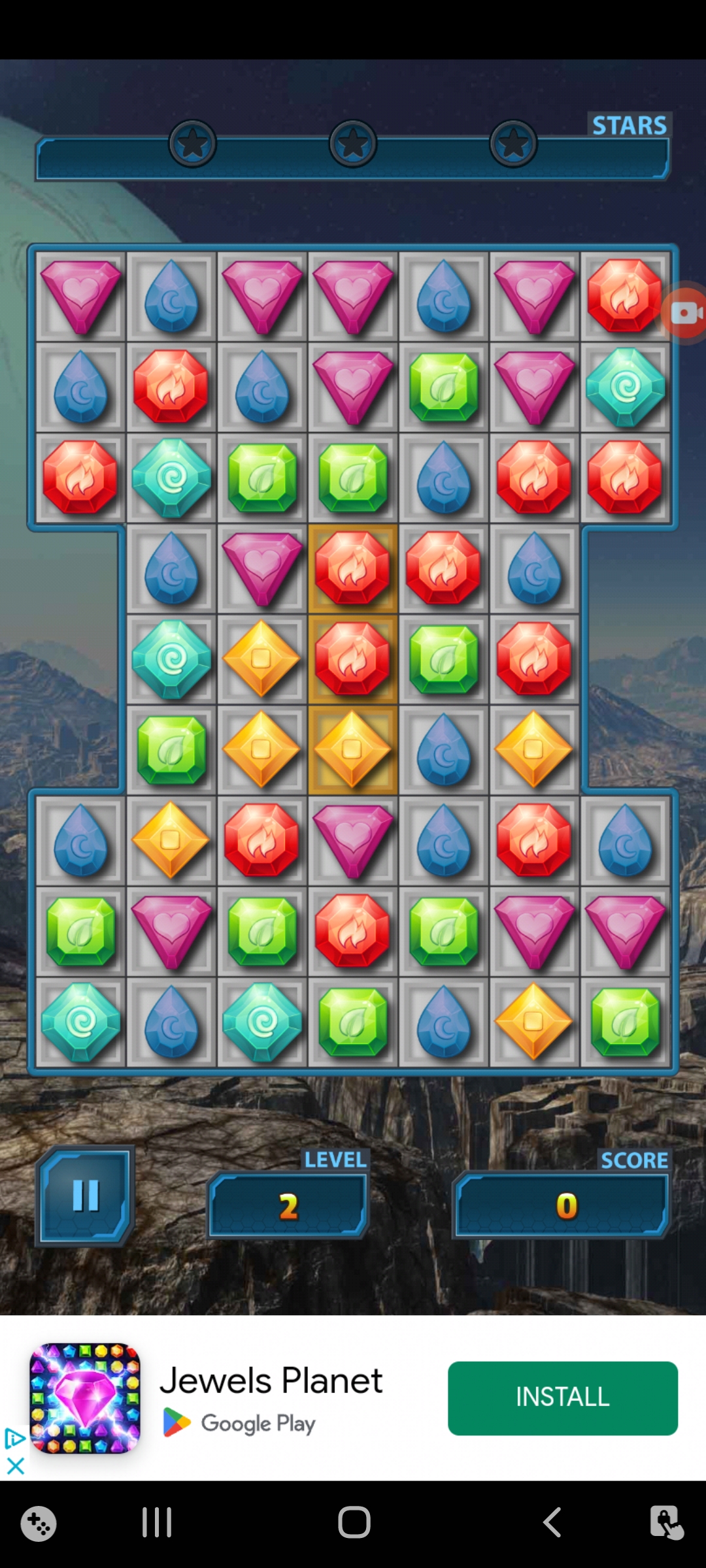Pause the game with the pause button
Image resolution: width=706 pixels, height=1568 pixels.
point(86,1196)
